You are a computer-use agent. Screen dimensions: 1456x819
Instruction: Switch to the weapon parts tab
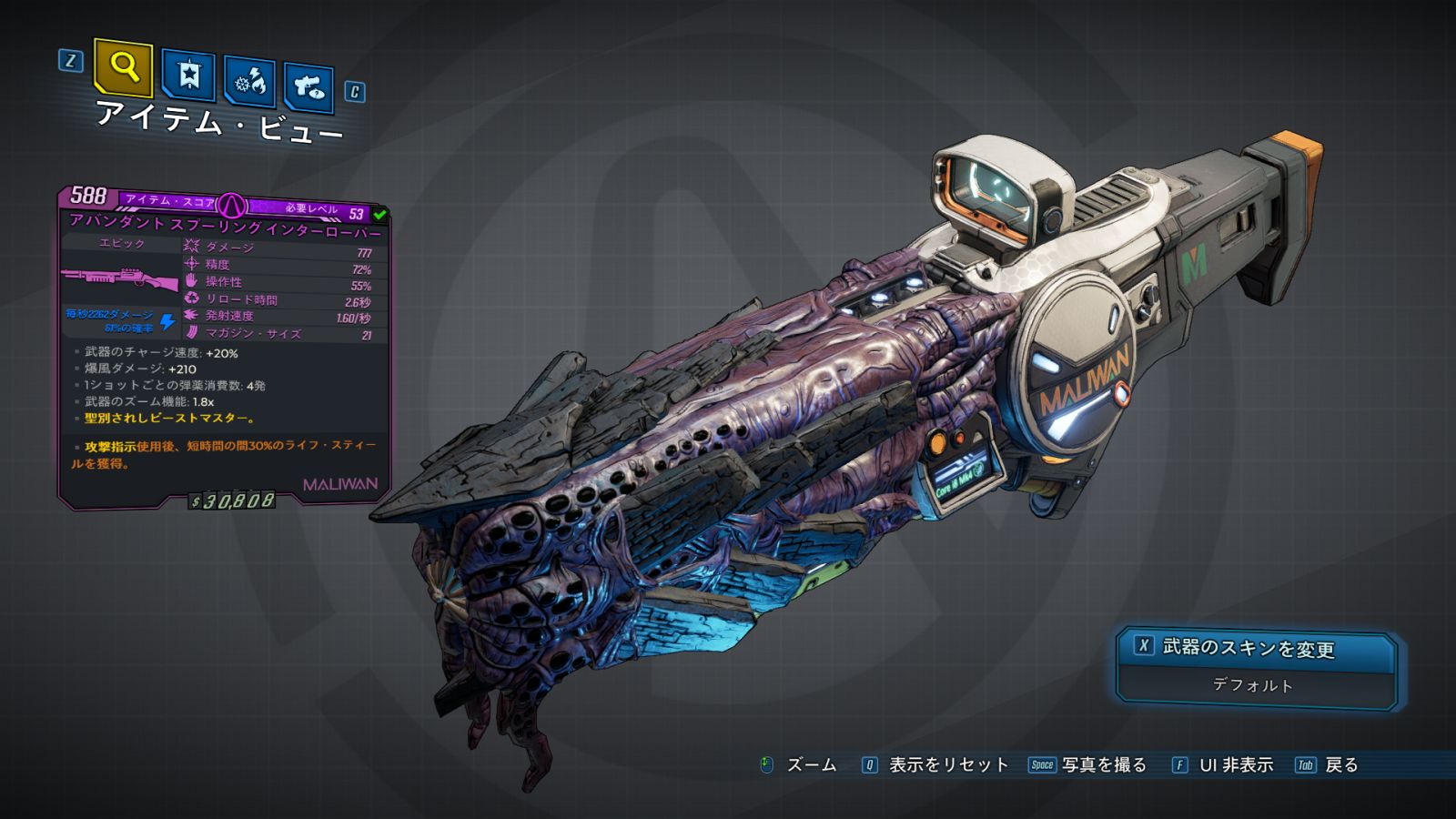308,88
